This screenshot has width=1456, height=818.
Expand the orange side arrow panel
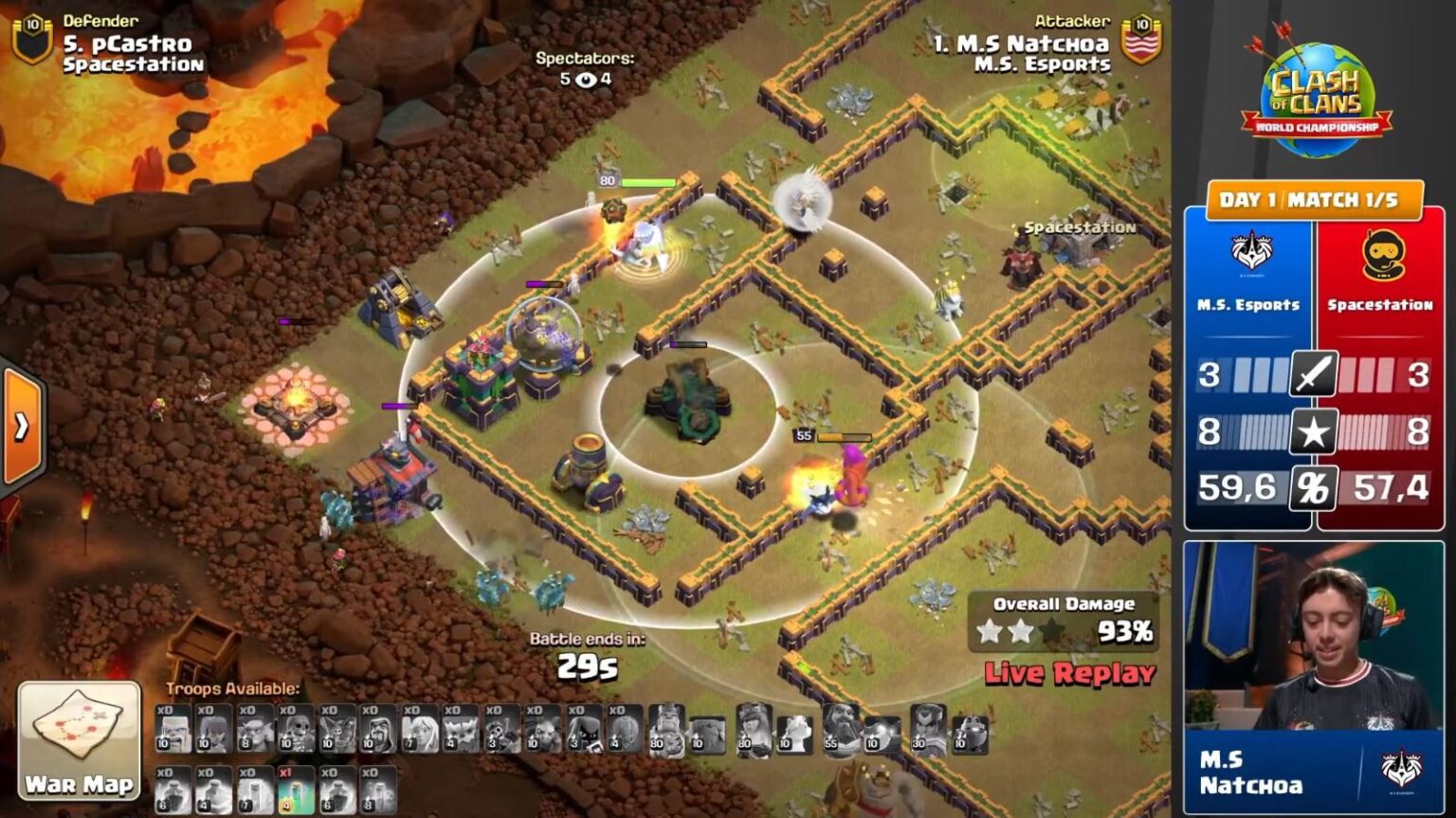coord(21,427)
